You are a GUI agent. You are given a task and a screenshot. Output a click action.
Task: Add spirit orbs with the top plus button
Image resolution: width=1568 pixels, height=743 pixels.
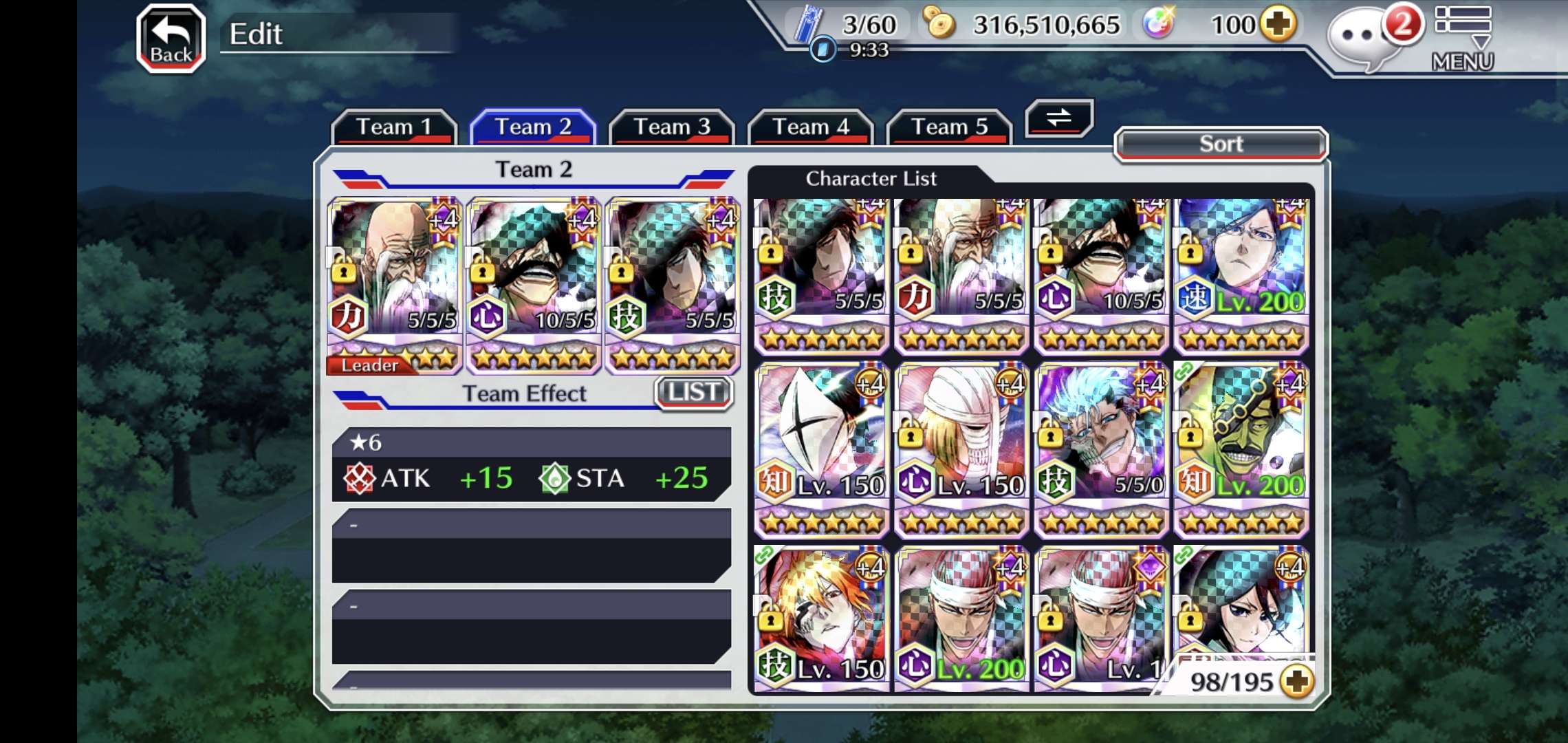[x=1278, y=25]
